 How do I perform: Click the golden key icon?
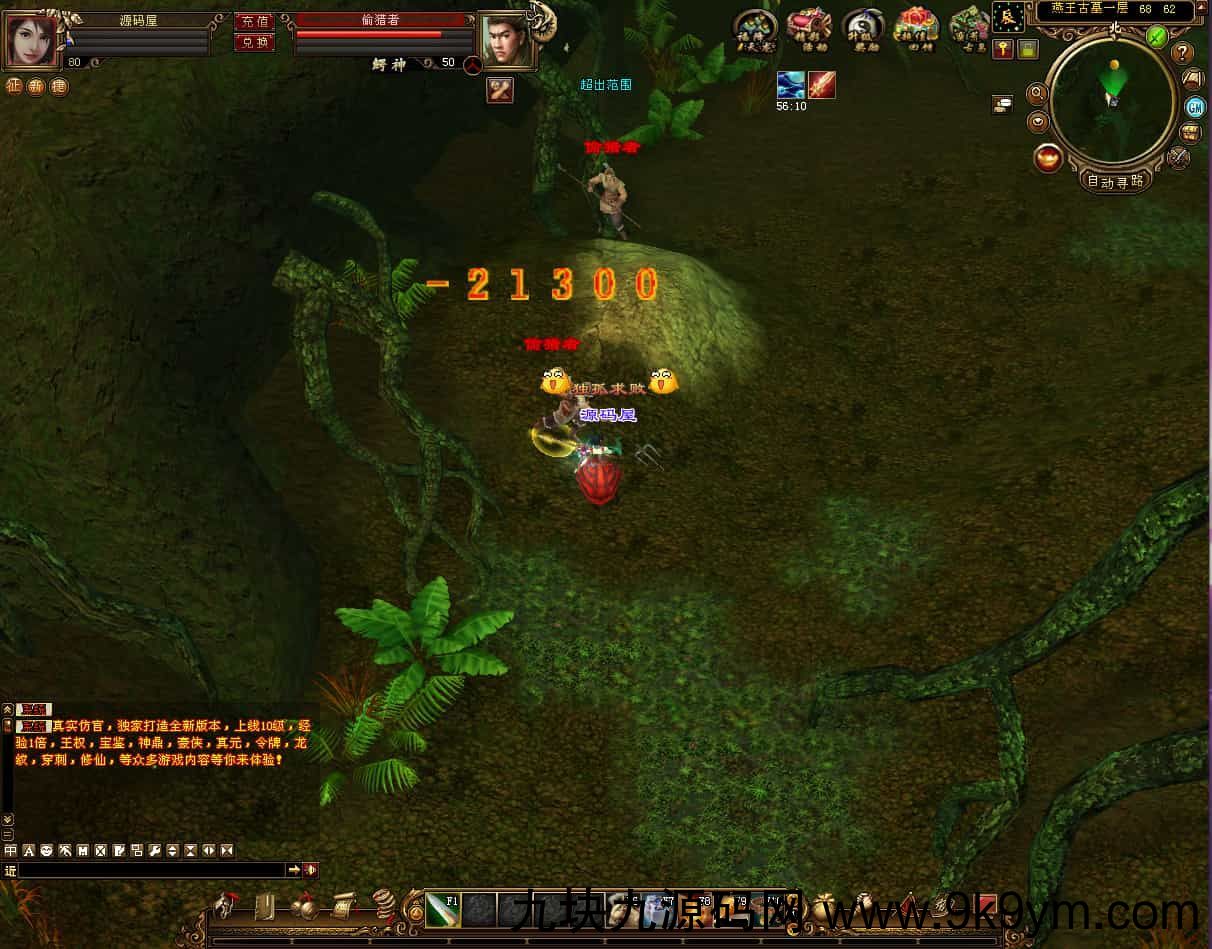pyautogui.click(x=1003, y=49)
